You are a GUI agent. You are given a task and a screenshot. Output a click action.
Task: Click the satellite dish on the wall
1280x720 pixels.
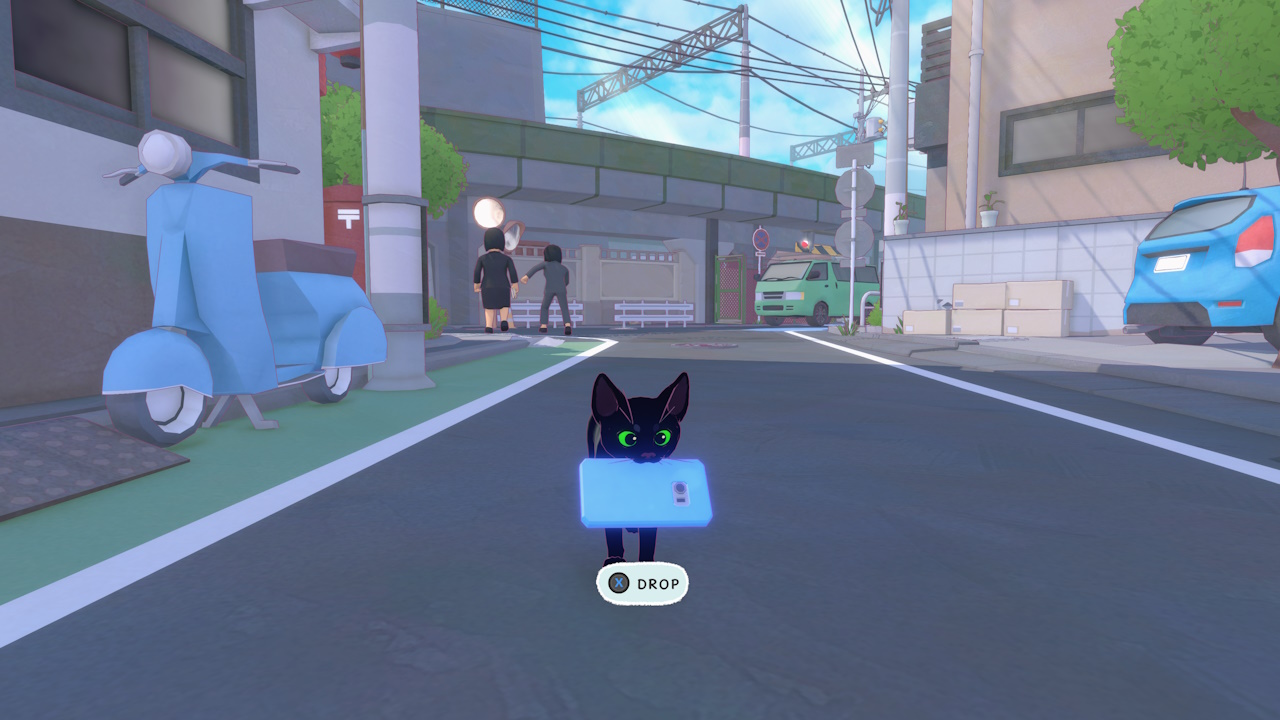489,212
